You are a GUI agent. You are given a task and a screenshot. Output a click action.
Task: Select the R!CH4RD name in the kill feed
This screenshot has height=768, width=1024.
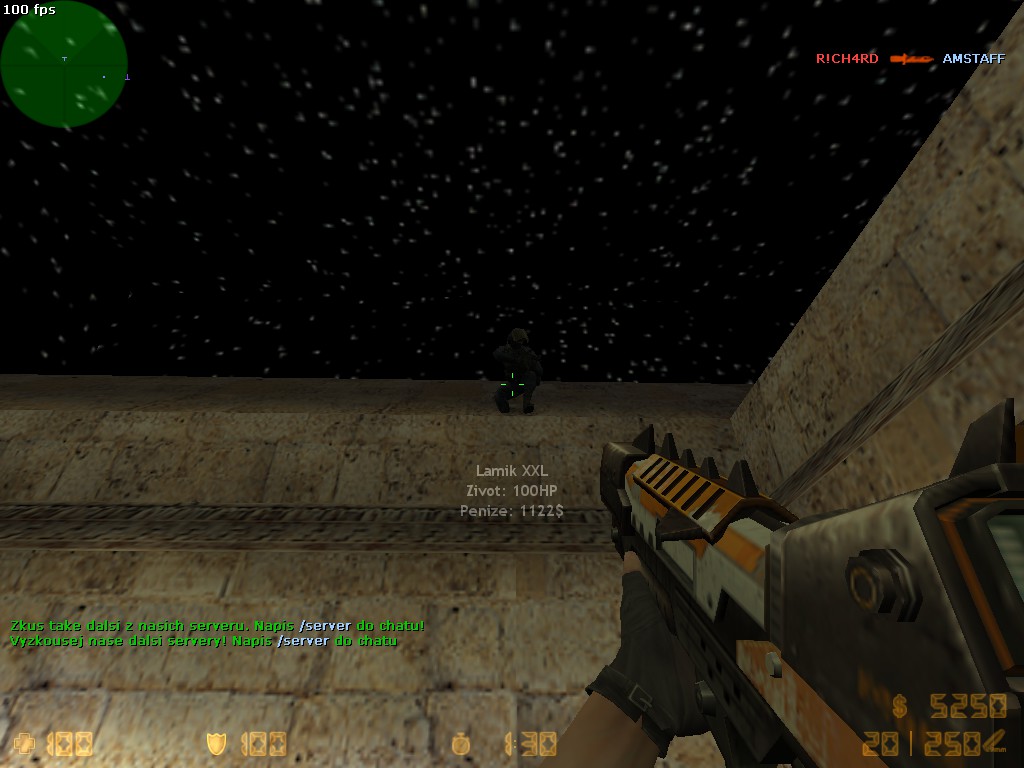pos(846,59)
